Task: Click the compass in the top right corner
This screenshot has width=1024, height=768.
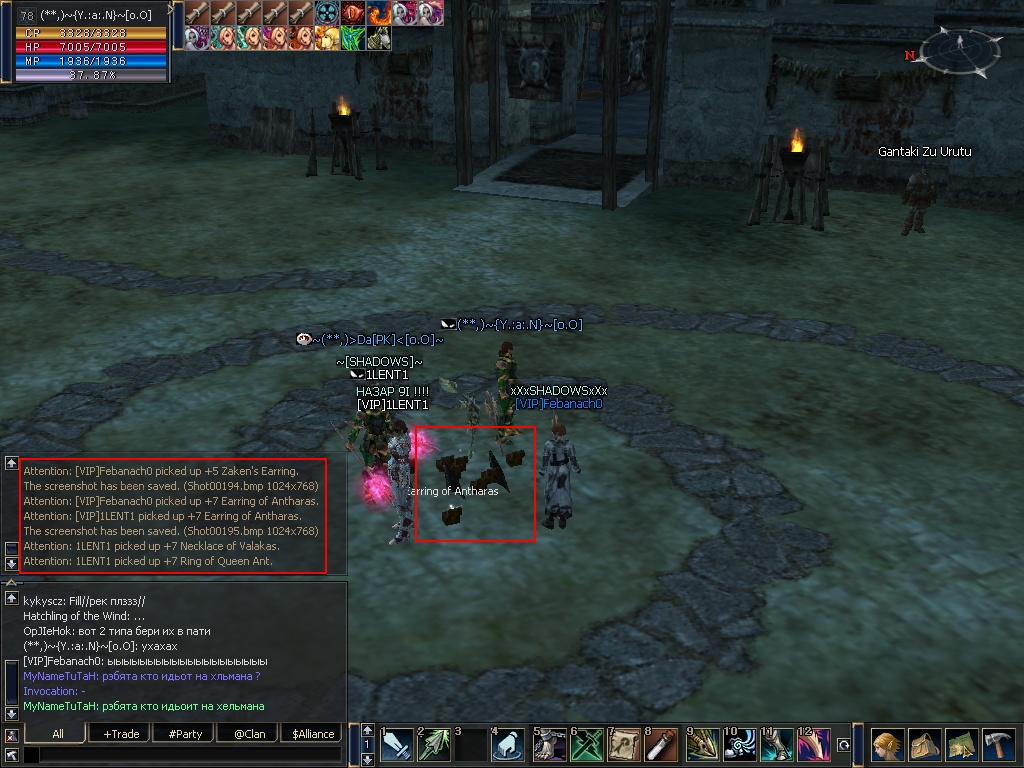Action: [x=960, y=50]
